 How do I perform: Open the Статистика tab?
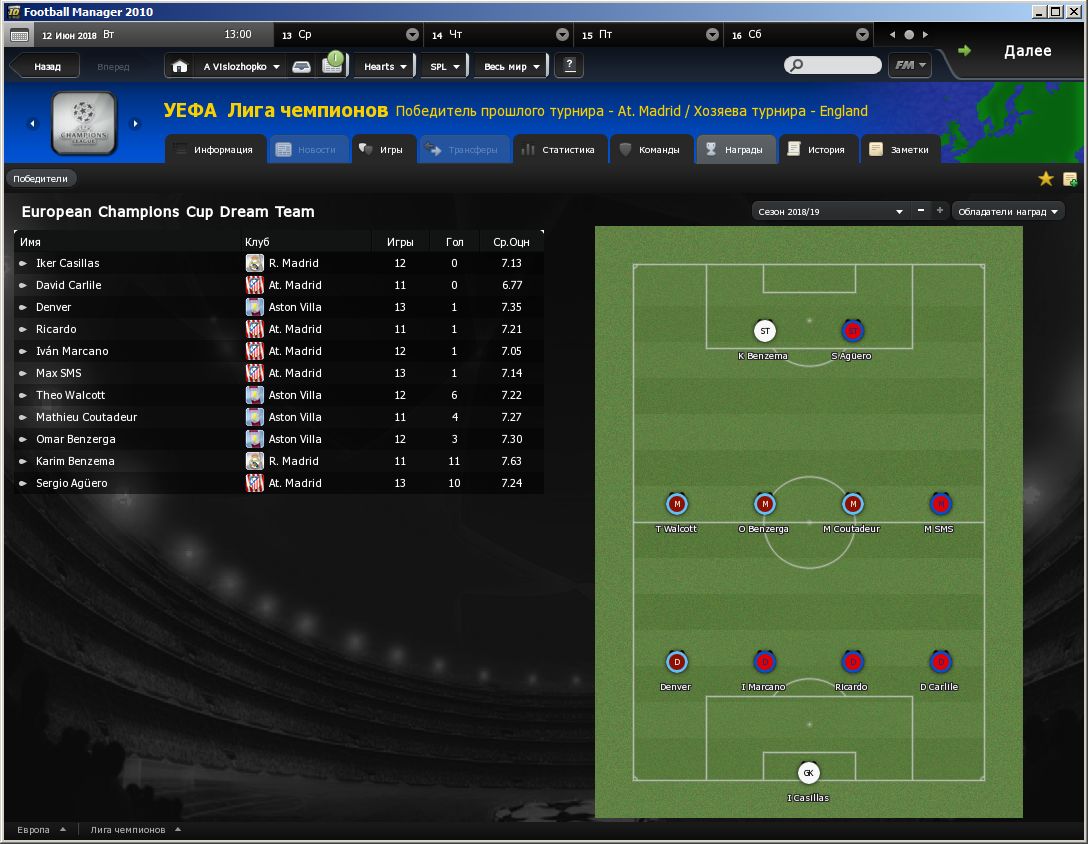(x=558, y=150)
